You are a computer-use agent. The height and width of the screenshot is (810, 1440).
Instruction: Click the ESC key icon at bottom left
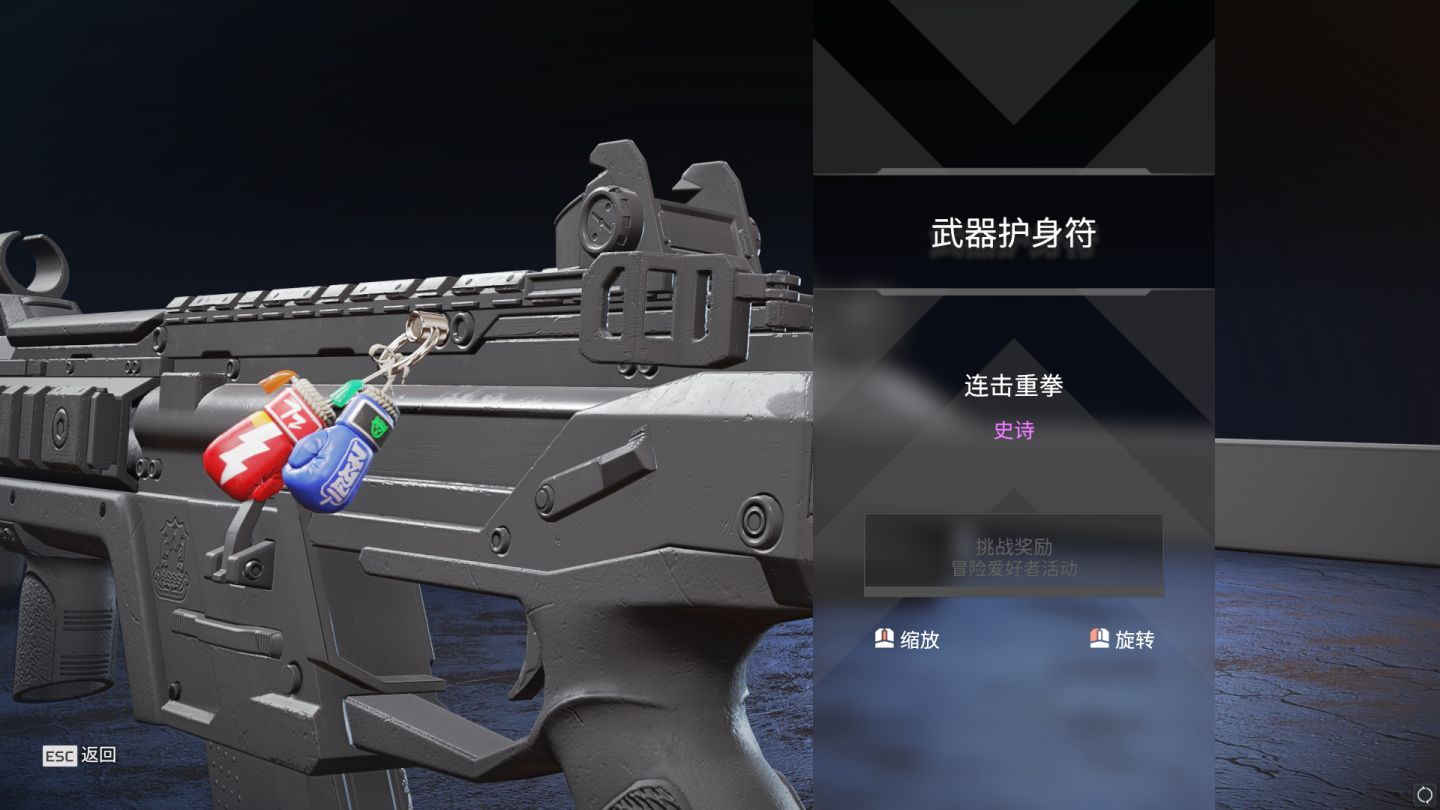click(58, 755)
